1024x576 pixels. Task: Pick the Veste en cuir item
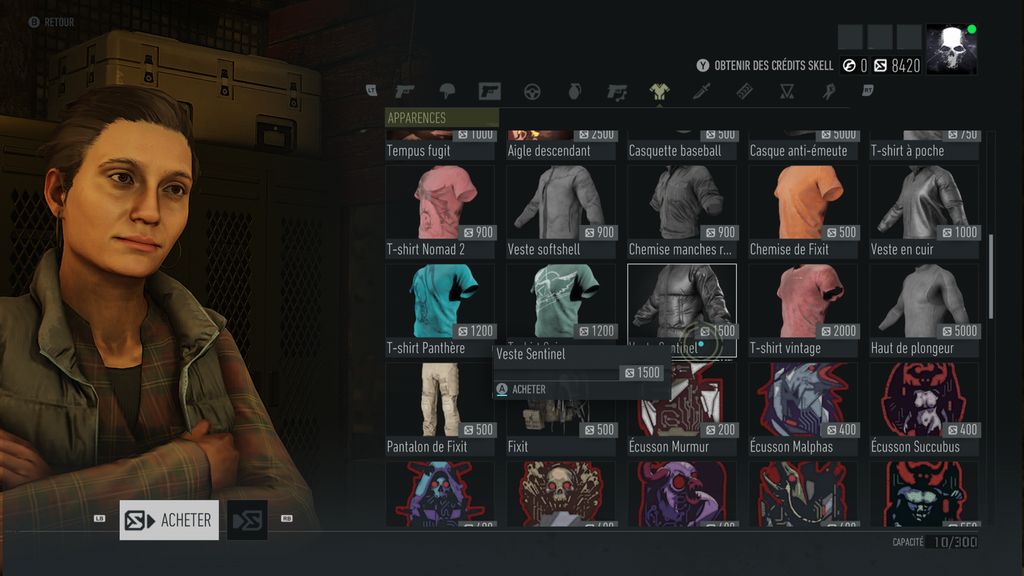coord(924,203)
